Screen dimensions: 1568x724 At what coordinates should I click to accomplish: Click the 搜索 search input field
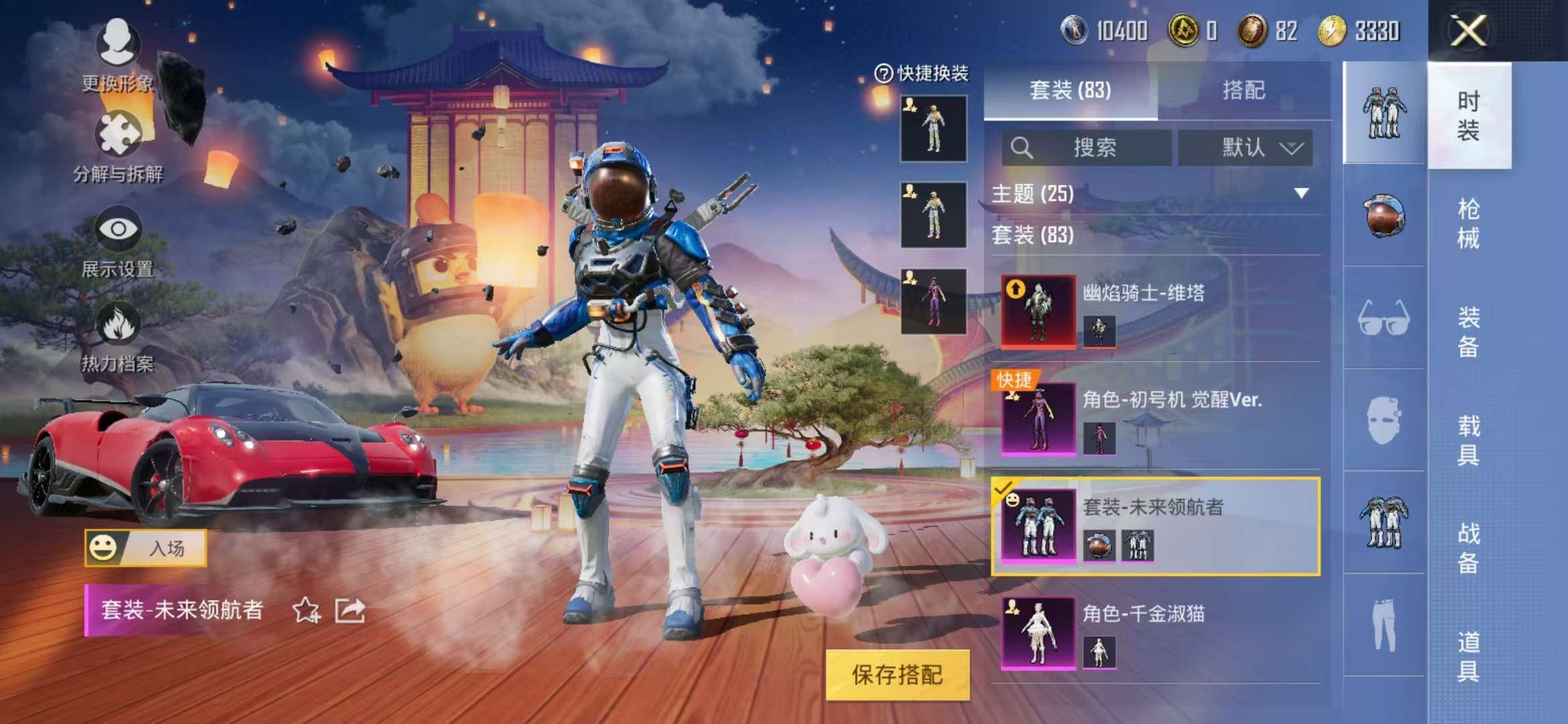click(1092, 148)
